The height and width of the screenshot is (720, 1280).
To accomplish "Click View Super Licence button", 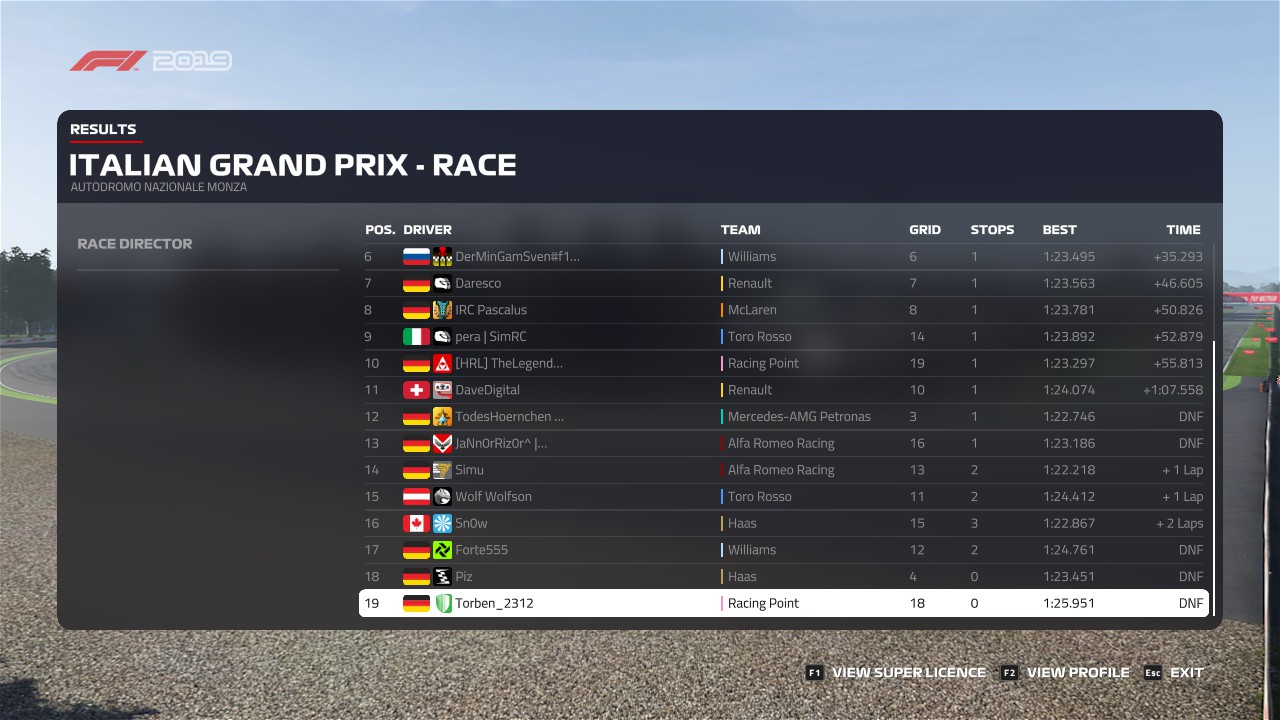I will click(908, 673).
